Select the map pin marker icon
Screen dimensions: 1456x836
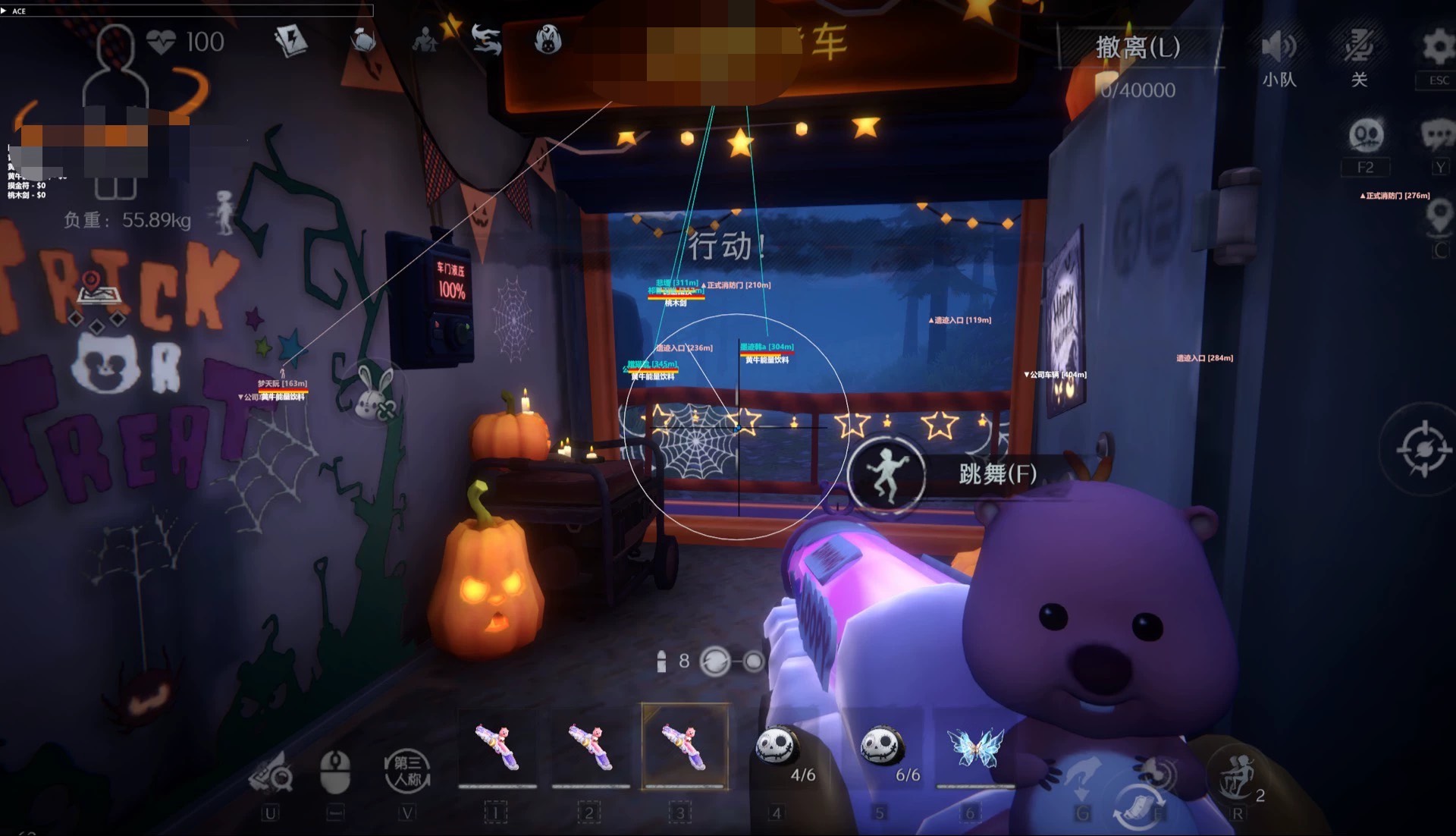click(x=1439, y=218)
